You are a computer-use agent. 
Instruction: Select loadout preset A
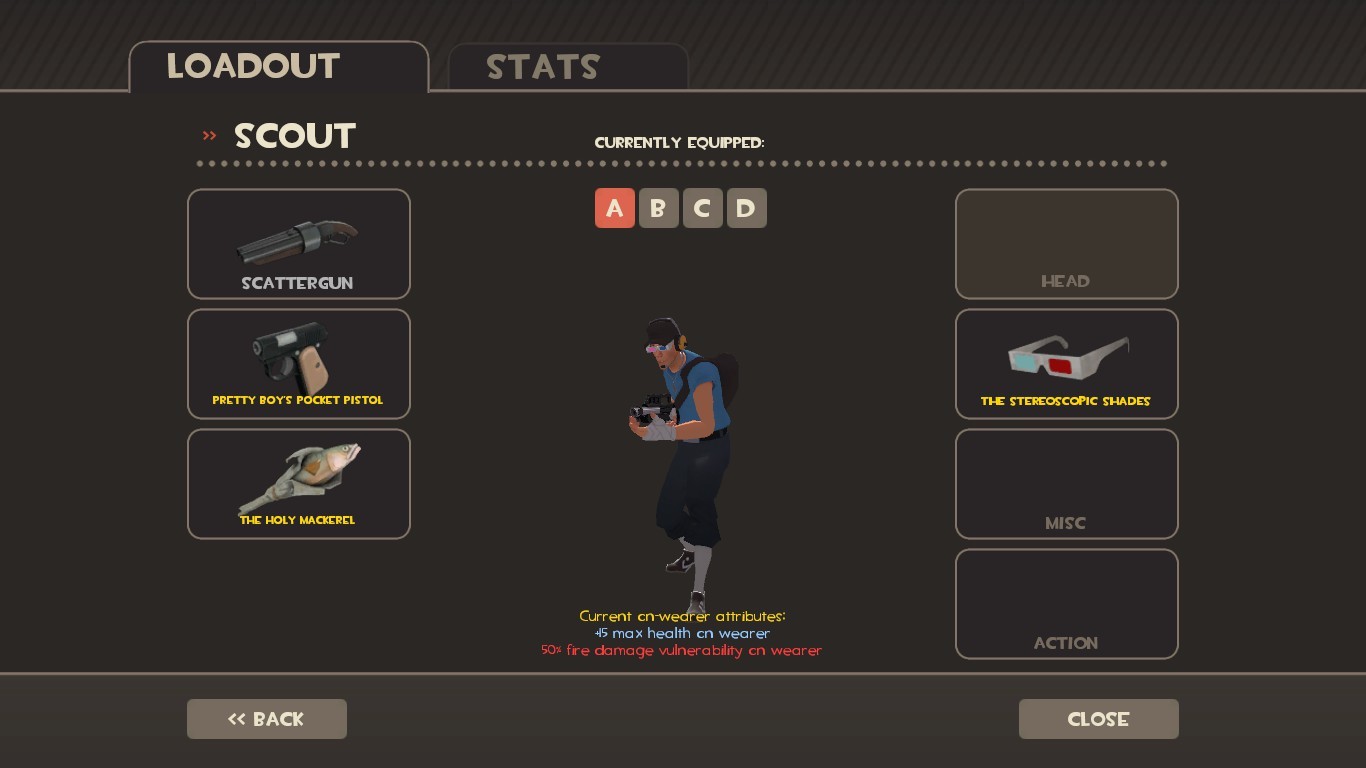coord(615,208)
